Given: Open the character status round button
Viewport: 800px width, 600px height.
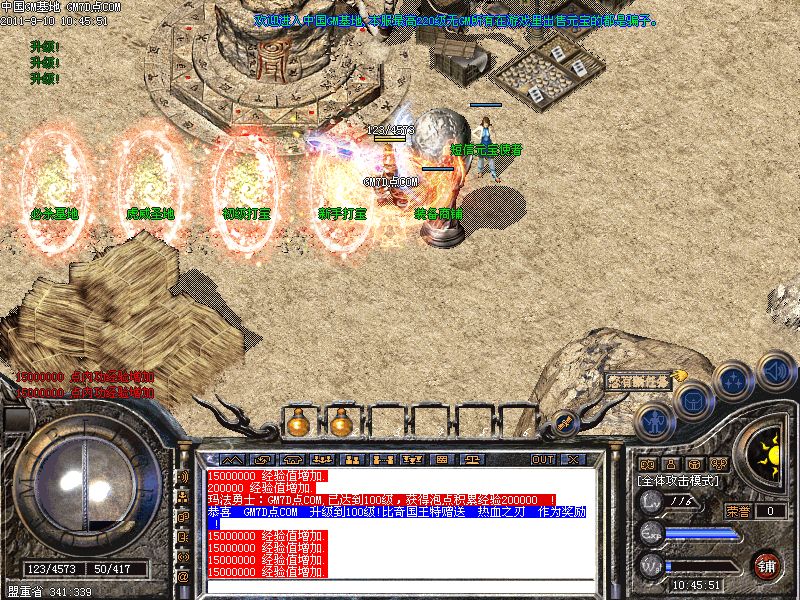Looking at the screenshot, I should click(x=653, y=423).
